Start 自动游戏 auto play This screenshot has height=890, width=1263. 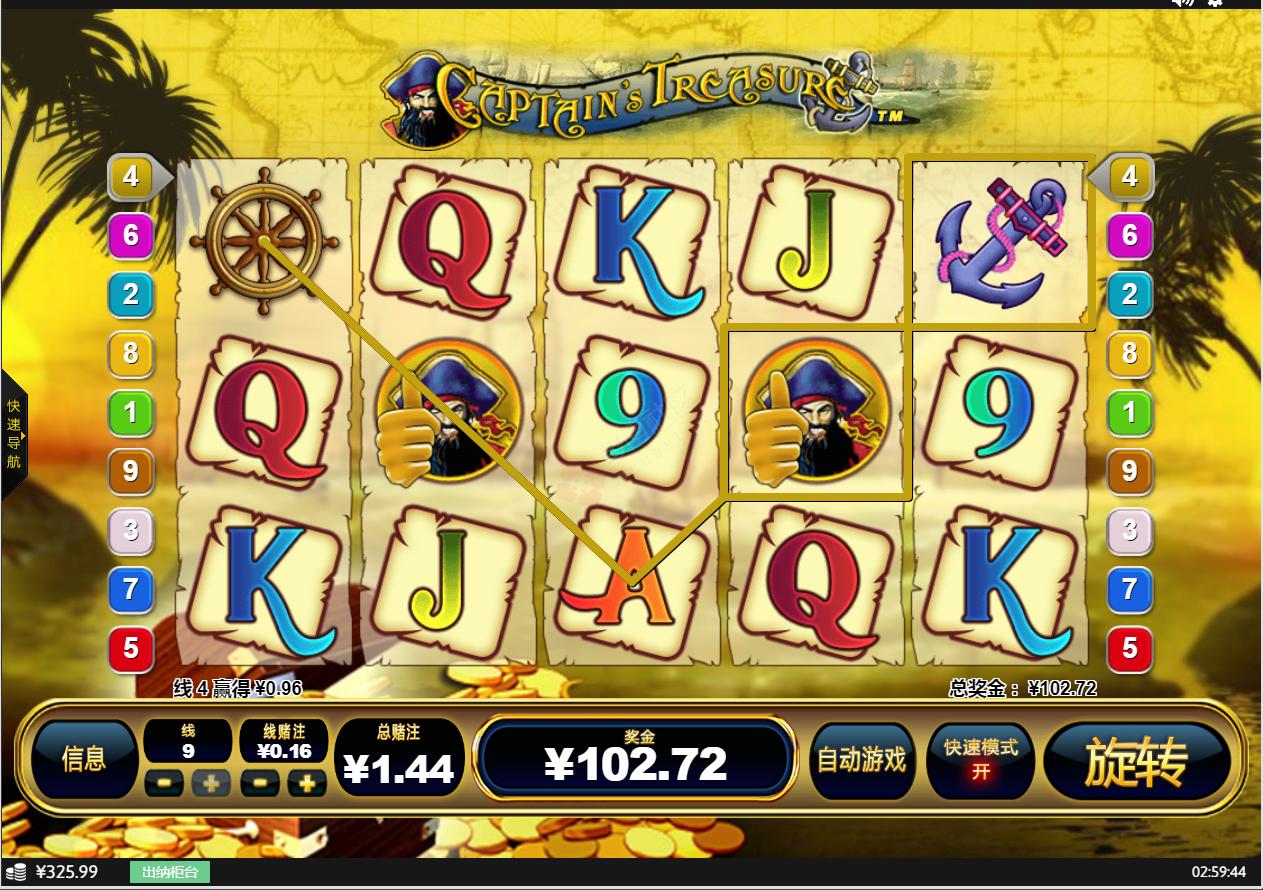[x=861, y=761]
